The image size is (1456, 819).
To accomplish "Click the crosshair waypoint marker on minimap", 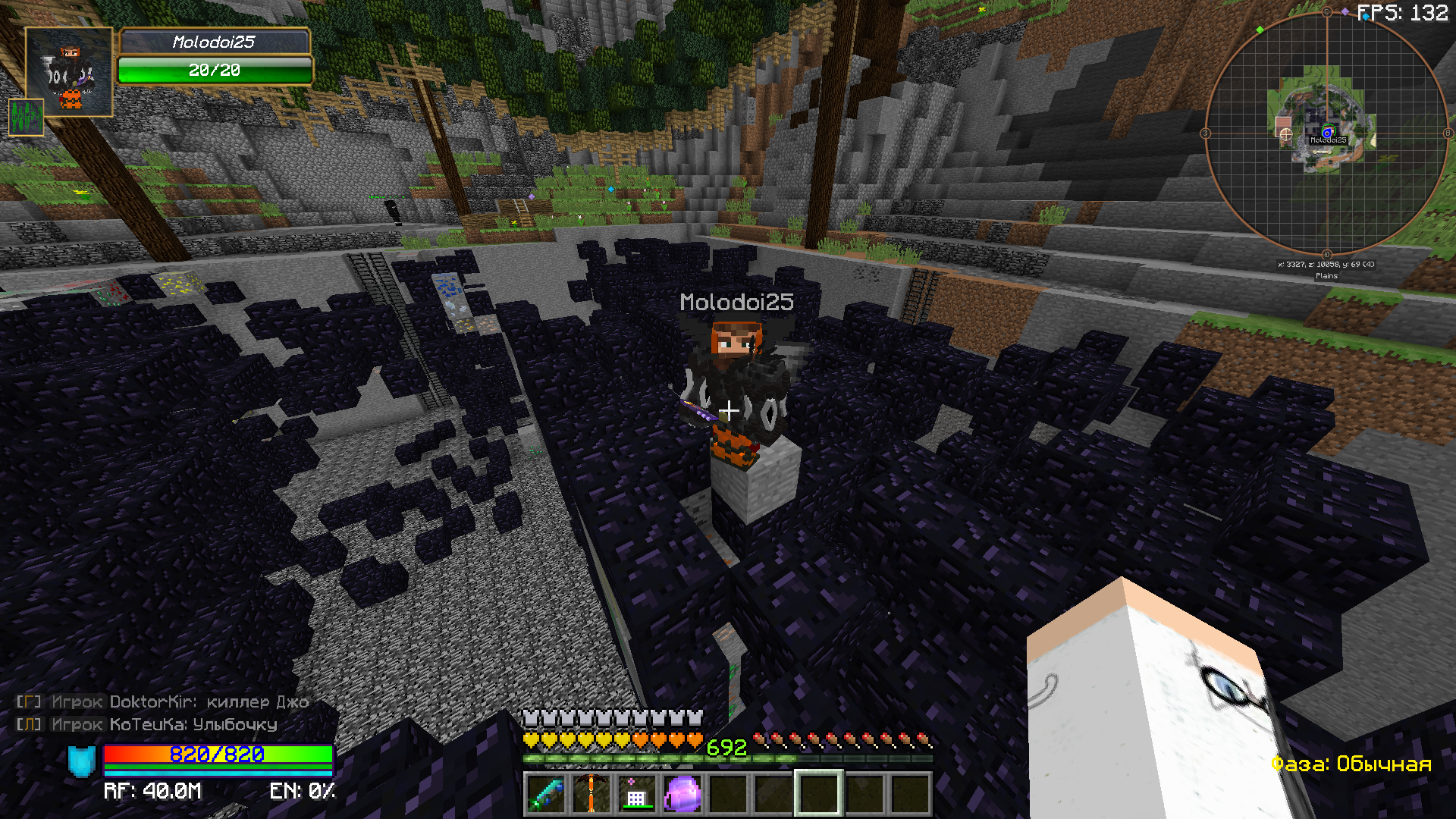I will coord(1285,134).
